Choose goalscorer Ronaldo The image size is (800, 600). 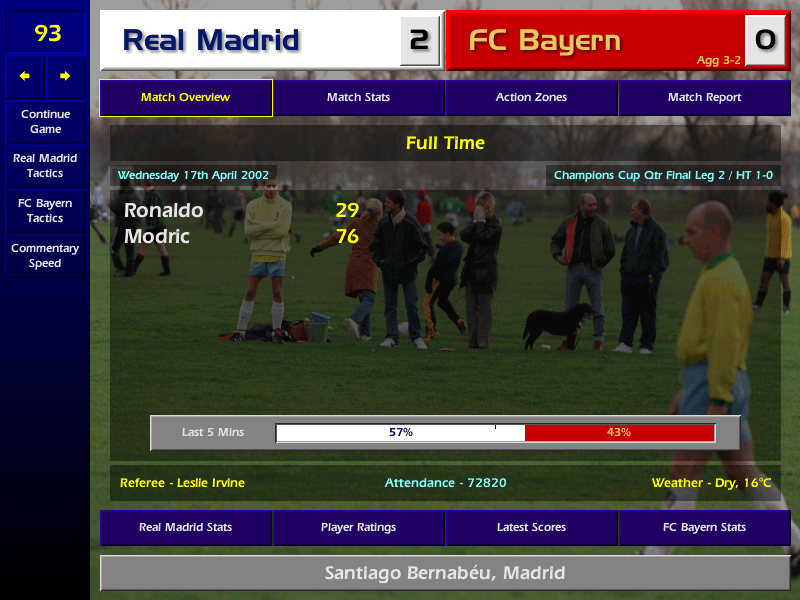(x=164, y=210)
